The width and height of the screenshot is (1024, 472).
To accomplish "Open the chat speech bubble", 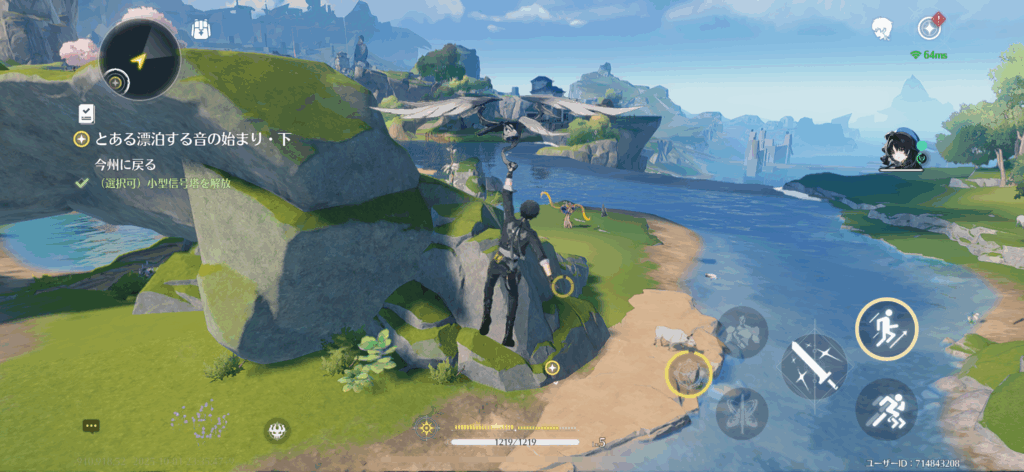I will 91,426.
